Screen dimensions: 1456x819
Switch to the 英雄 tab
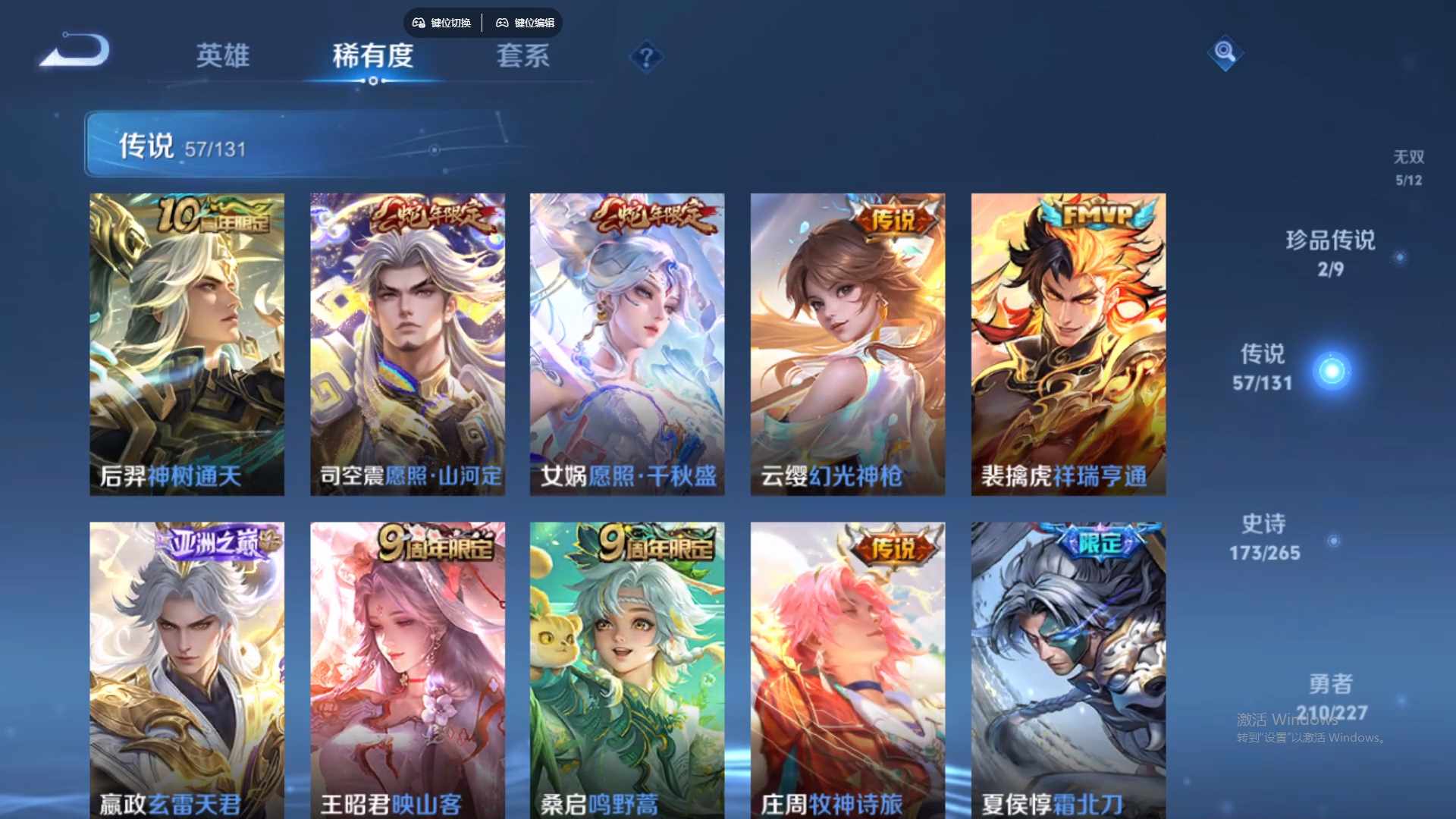point(222,57)
